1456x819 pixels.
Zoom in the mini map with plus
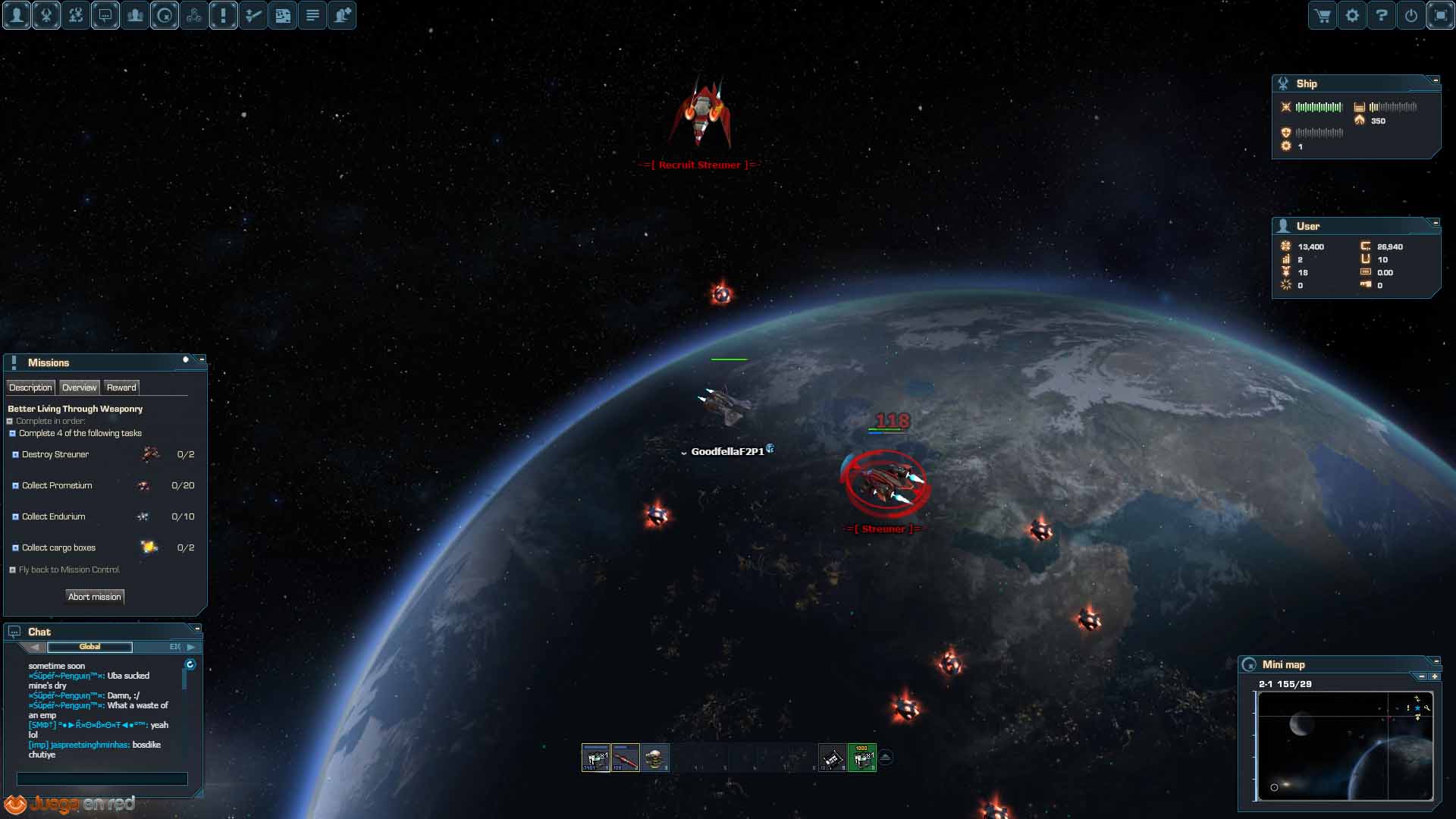click(1435, 676)
